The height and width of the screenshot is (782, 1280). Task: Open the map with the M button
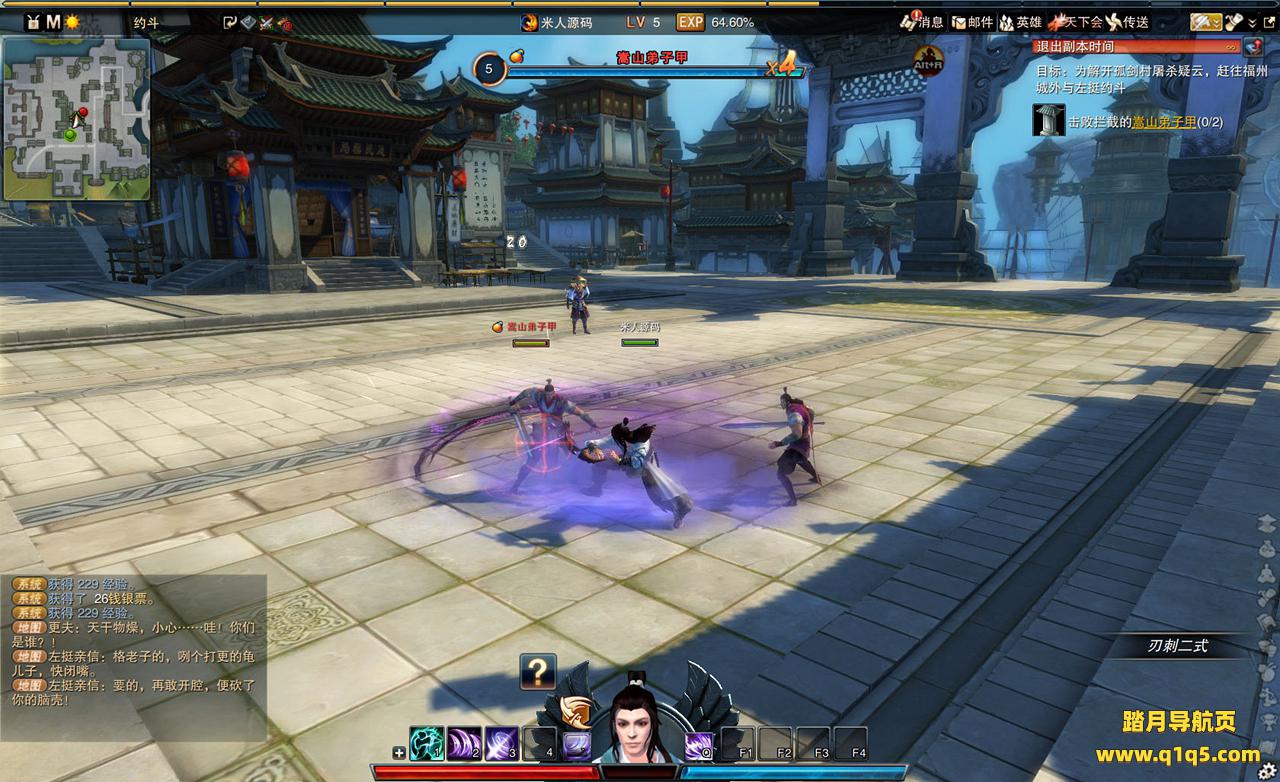pyautogui.click(x=53, y=22)
